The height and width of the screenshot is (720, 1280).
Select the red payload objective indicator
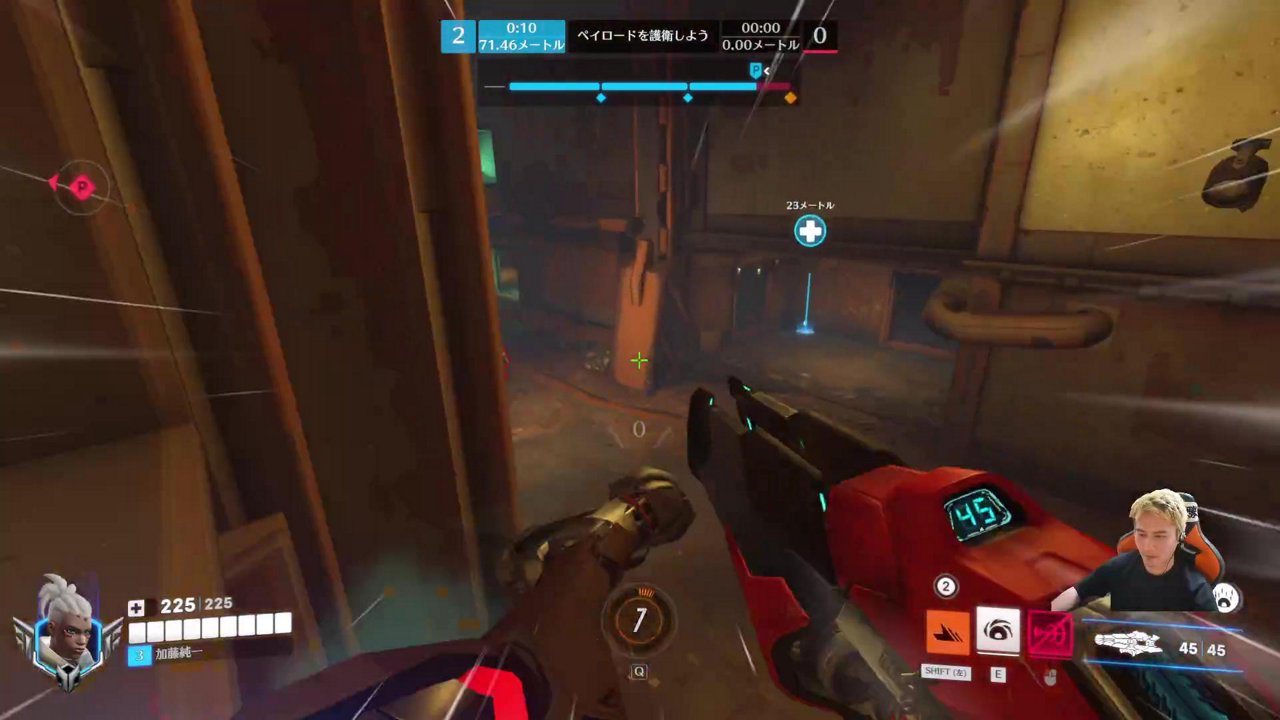pyautogui.click(x=81, y=186)
